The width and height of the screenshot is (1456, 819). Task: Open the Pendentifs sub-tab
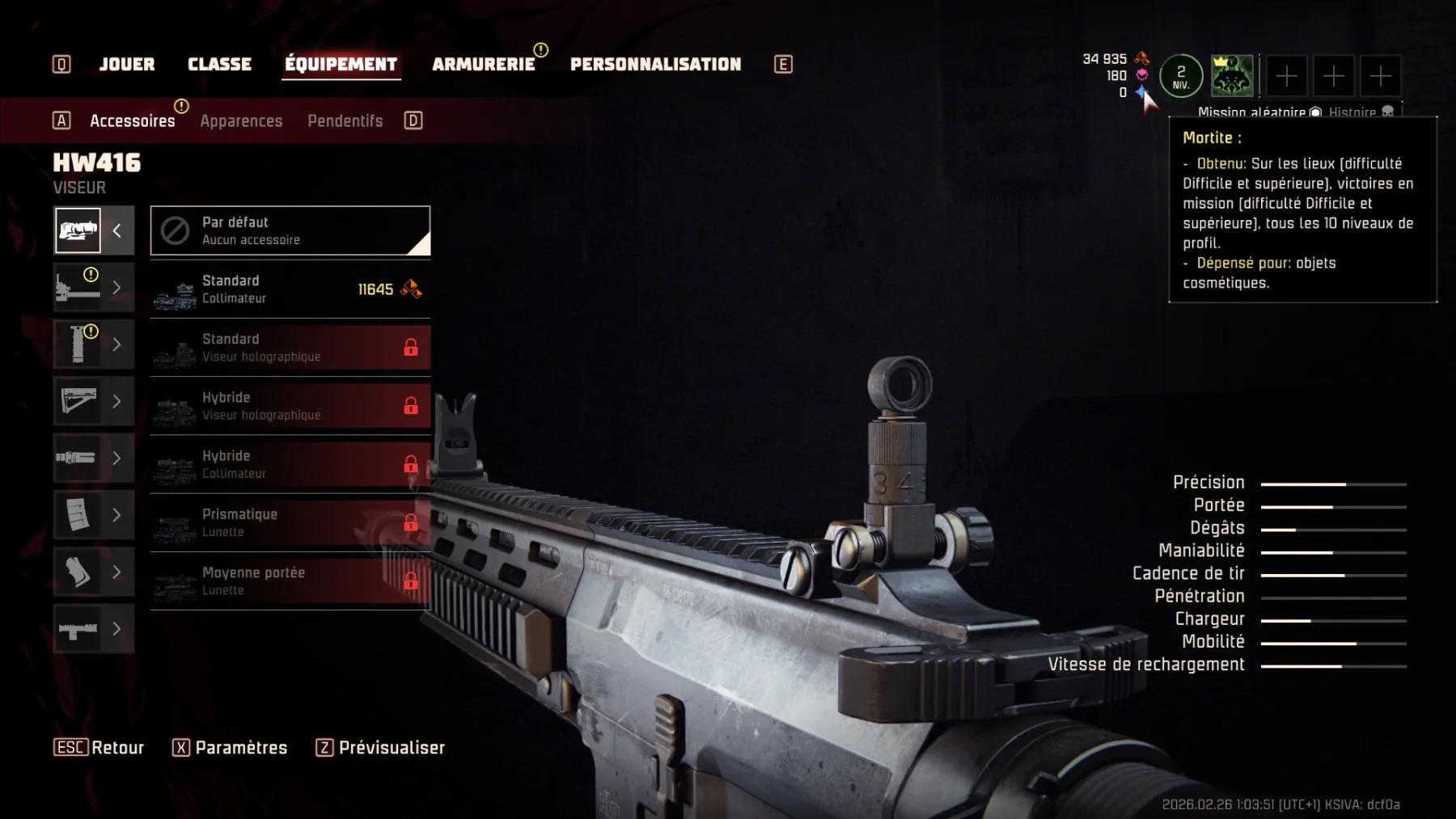[x=345, y=121]
